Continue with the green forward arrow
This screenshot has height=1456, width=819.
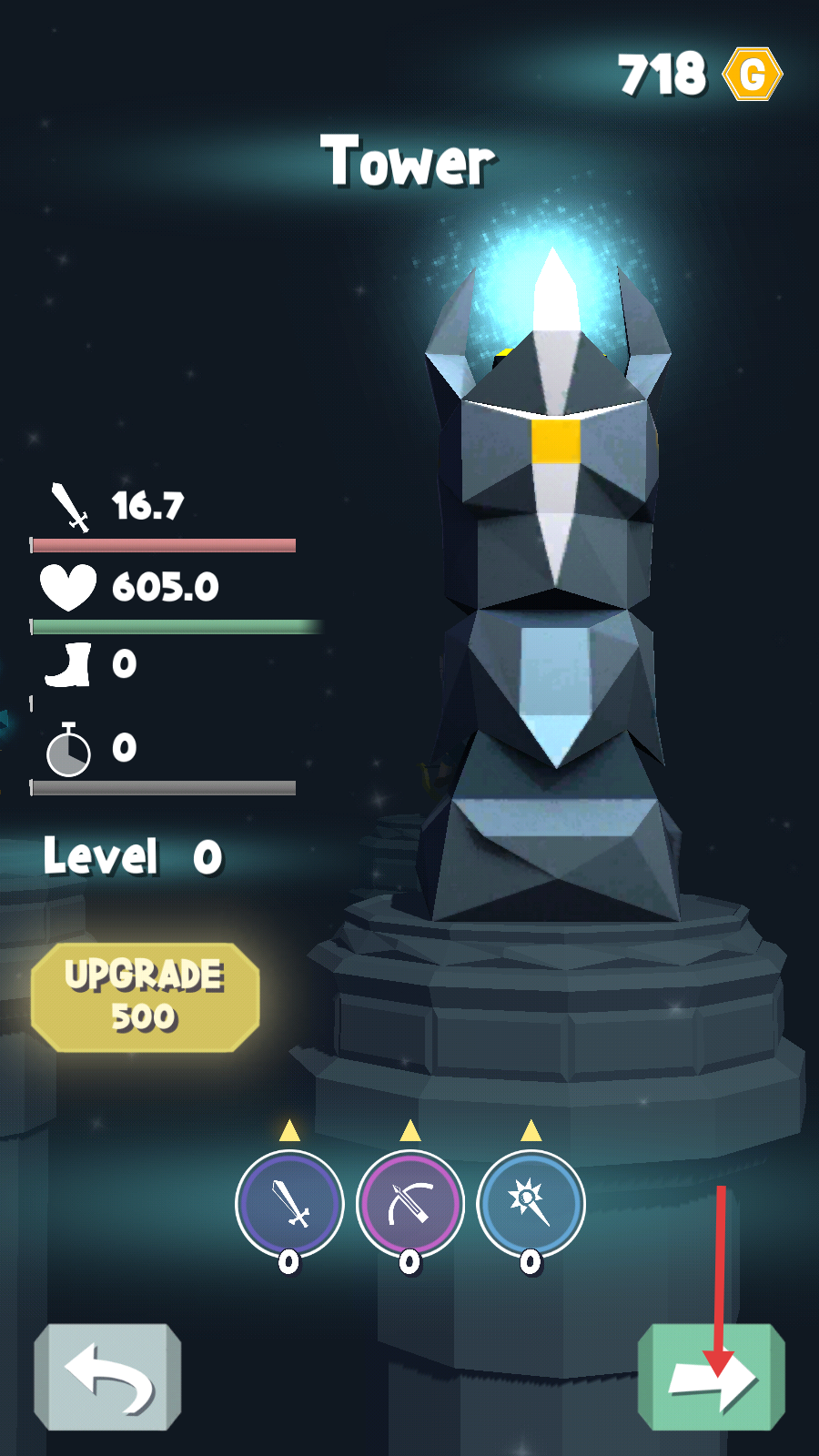pyautogui.click(x=712, y=1378)
